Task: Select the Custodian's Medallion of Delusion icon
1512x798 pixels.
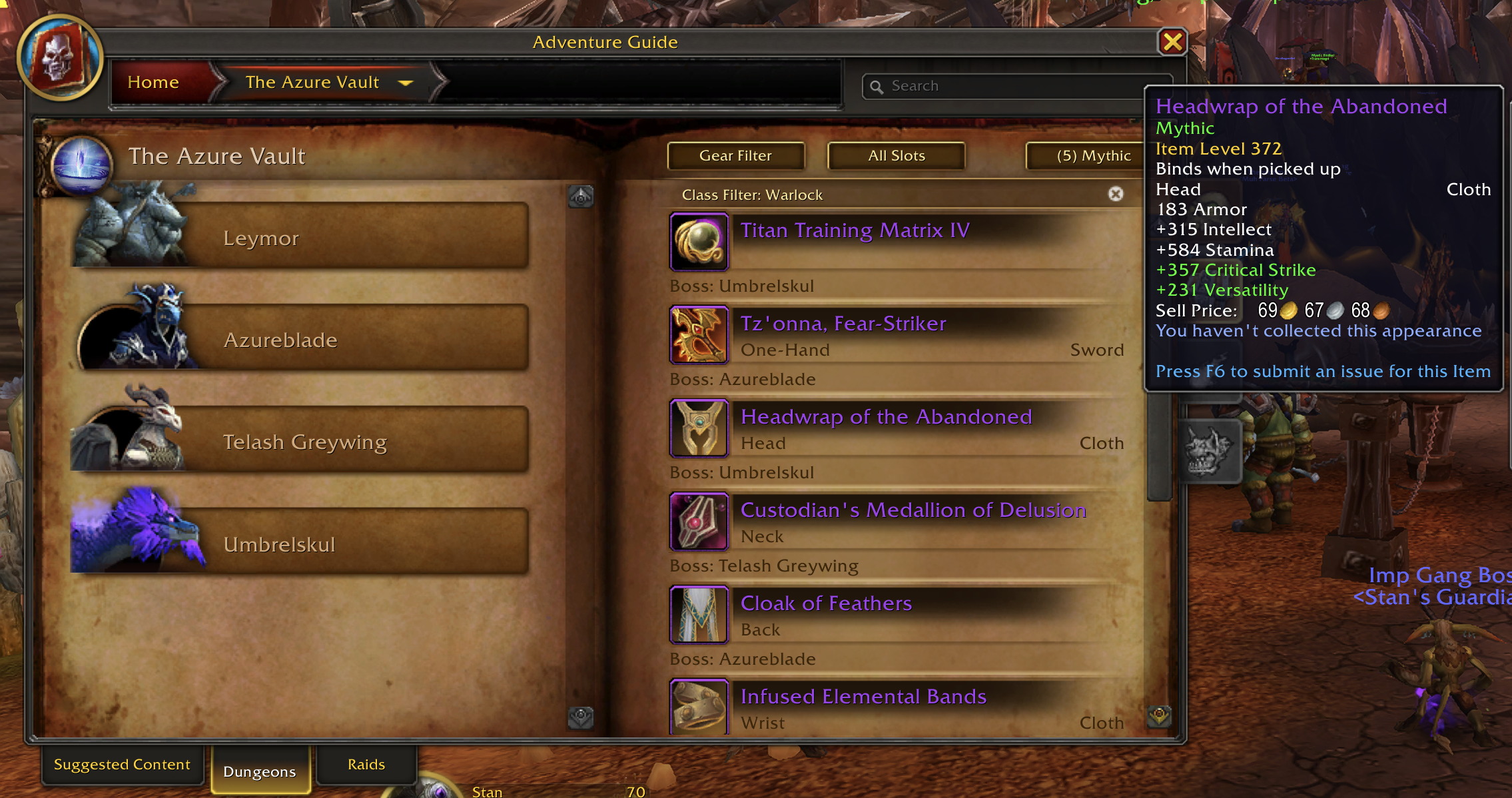Action: click(x=699, y=522)
